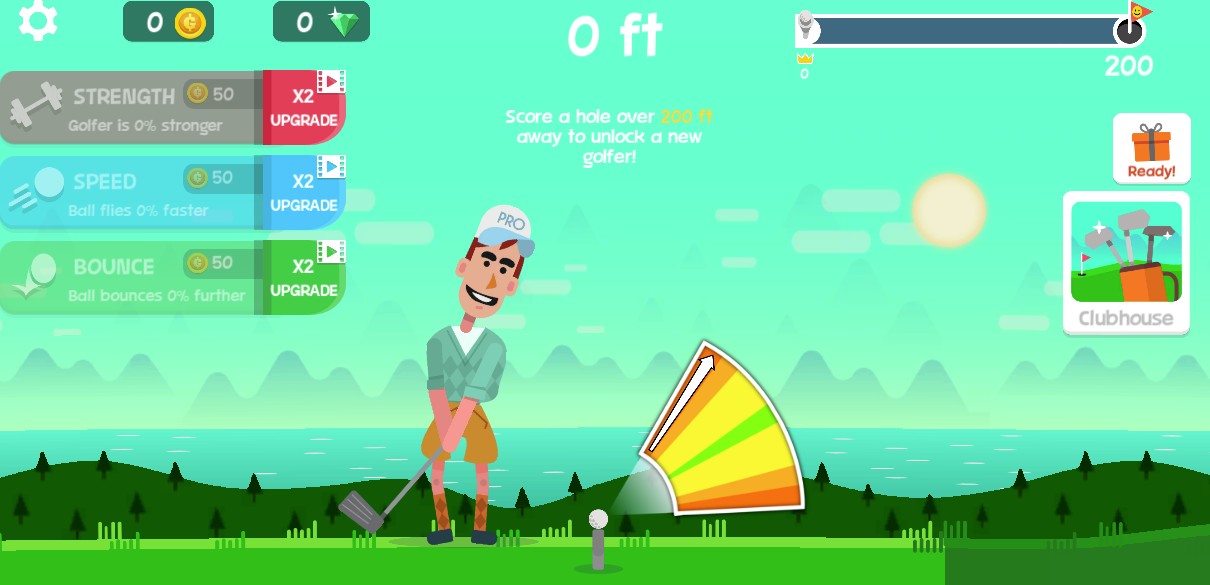Buy the Bounce upgrade for 50 coins
This screenshot has height=585, width=1210.
point(130,277)
